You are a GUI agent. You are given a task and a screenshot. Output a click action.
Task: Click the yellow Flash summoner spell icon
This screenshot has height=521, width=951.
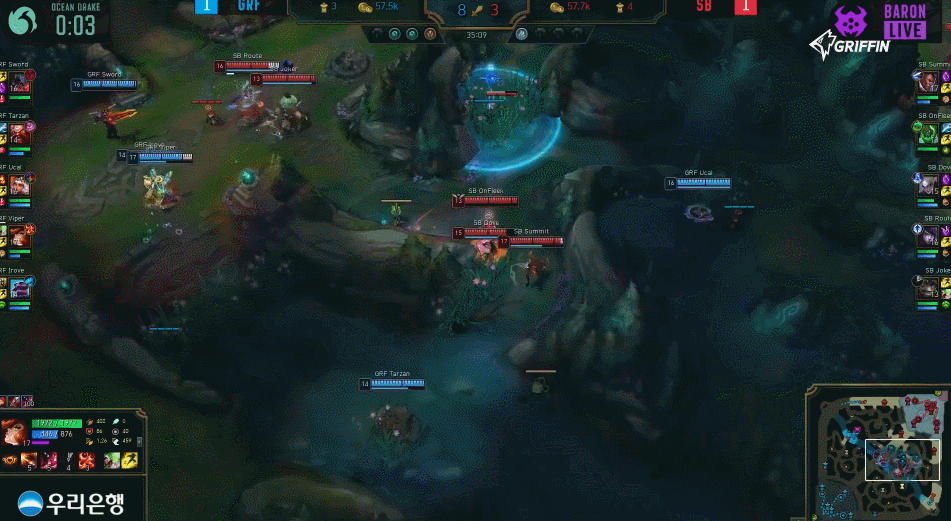tap(128, 460)
